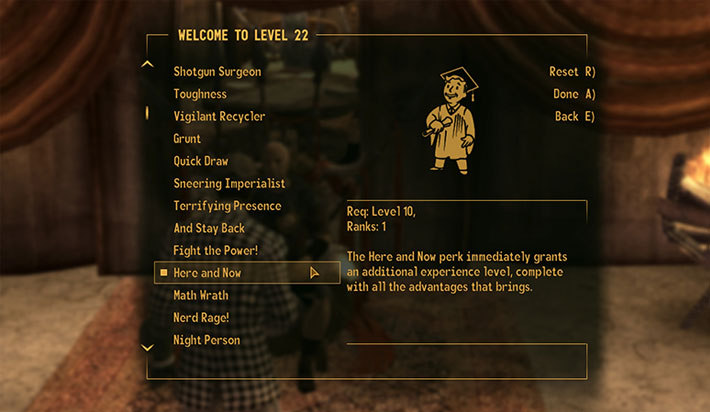Go Back from the perk menu
710x412 pixels.
tap(575, 116)
